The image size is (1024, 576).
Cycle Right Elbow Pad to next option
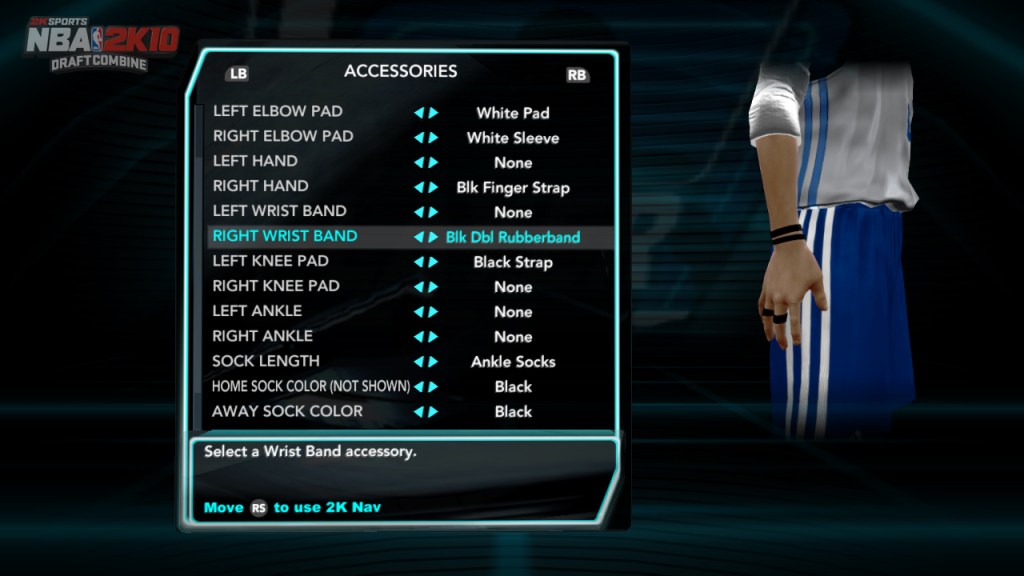coord(434,138)
